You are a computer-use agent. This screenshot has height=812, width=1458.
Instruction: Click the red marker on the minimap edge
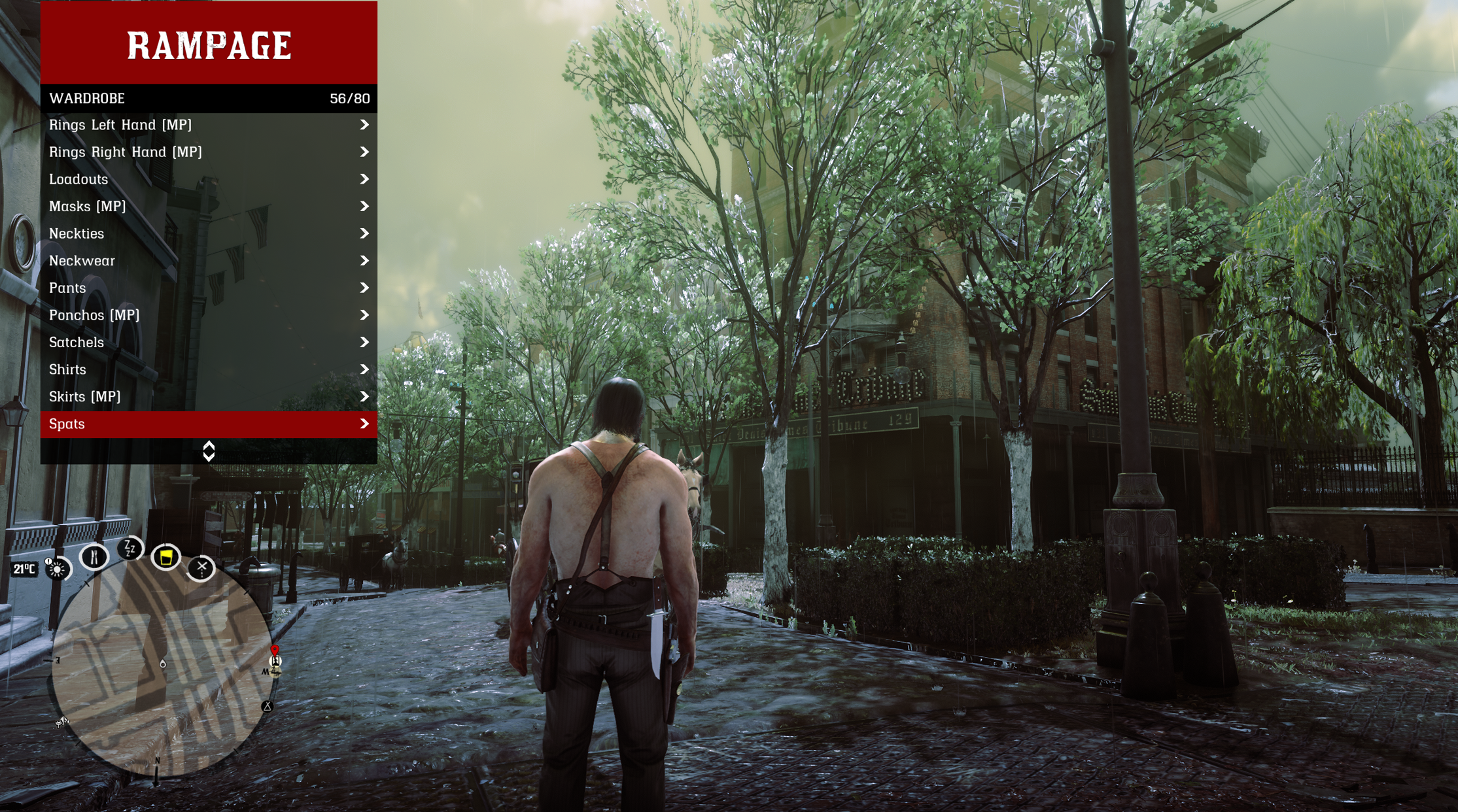coord(275,650)
